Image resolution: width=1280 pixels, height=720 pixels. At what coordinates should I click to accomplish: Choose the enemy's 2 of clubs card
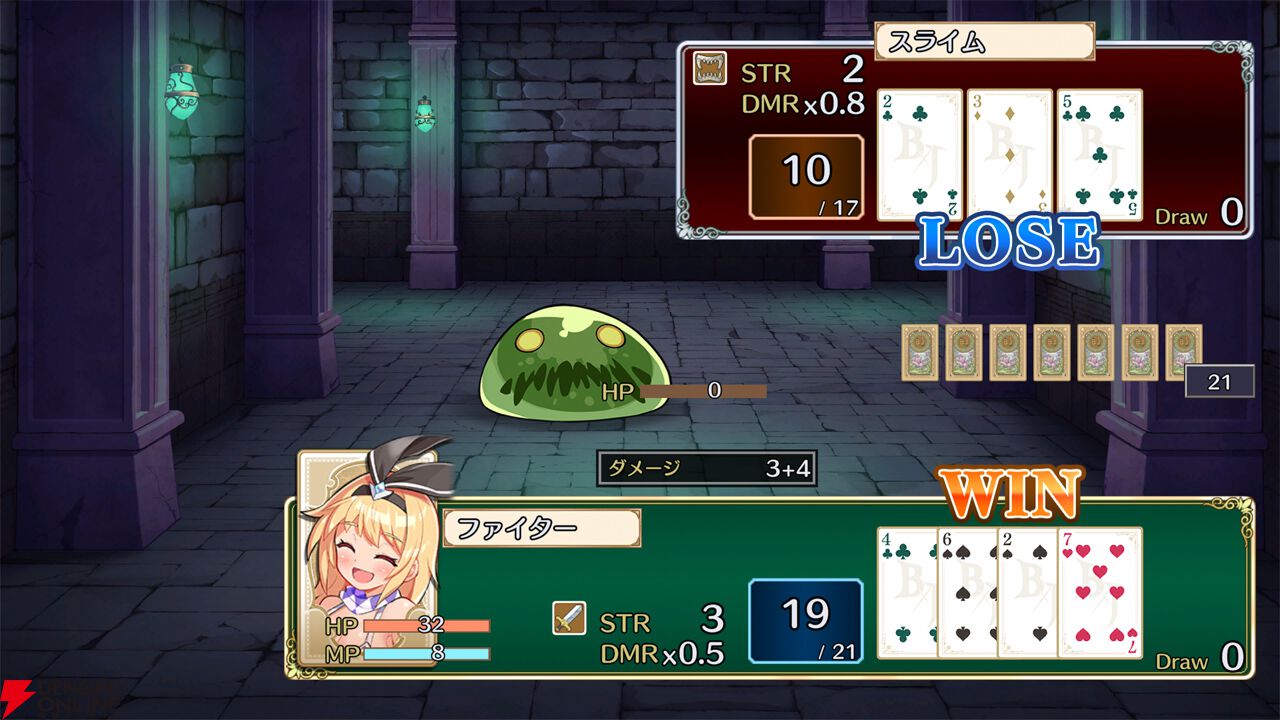919,155
